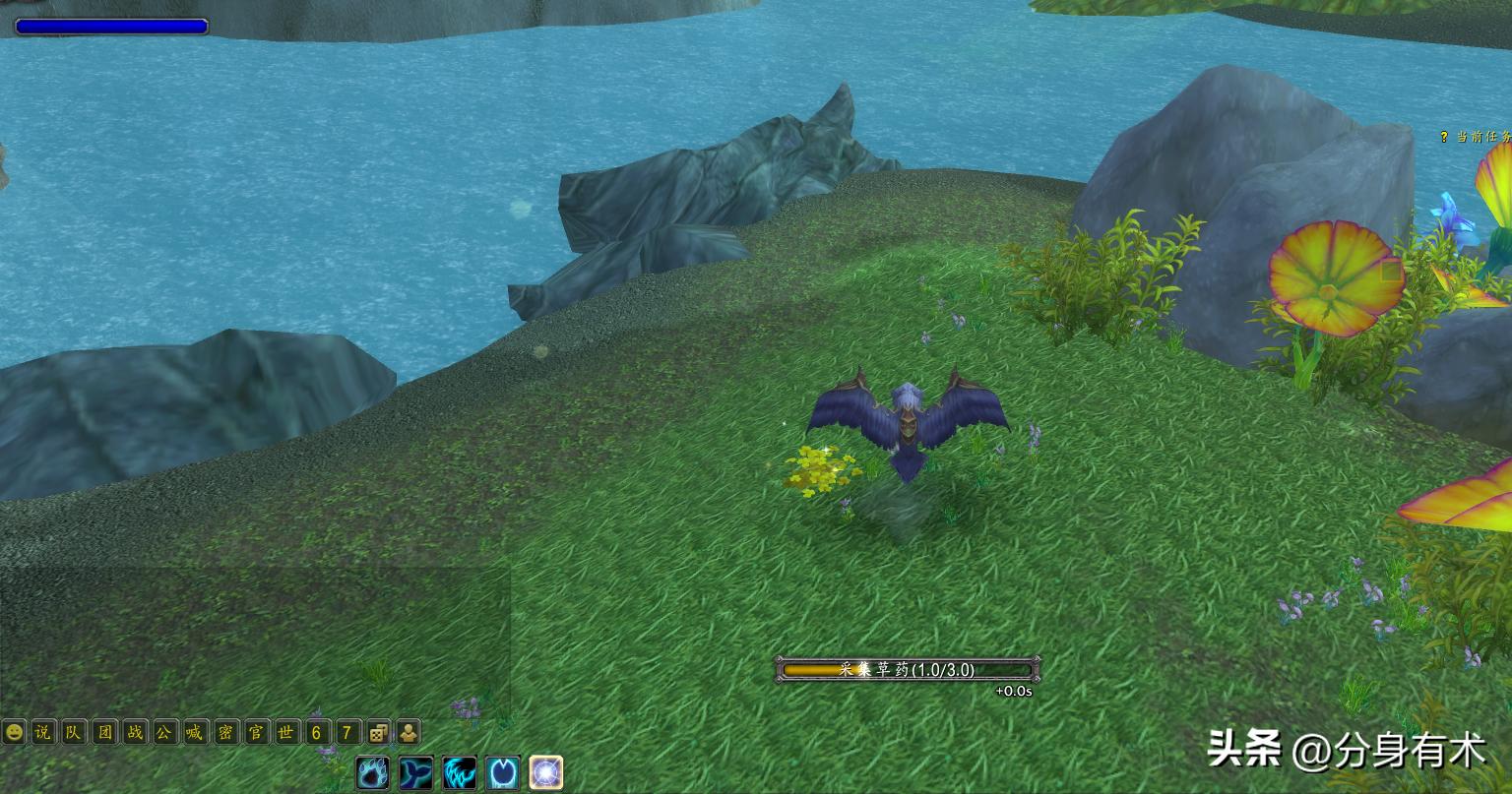
Task: Cast the glowing white starburst ability
Action: [x=546, y=772]
